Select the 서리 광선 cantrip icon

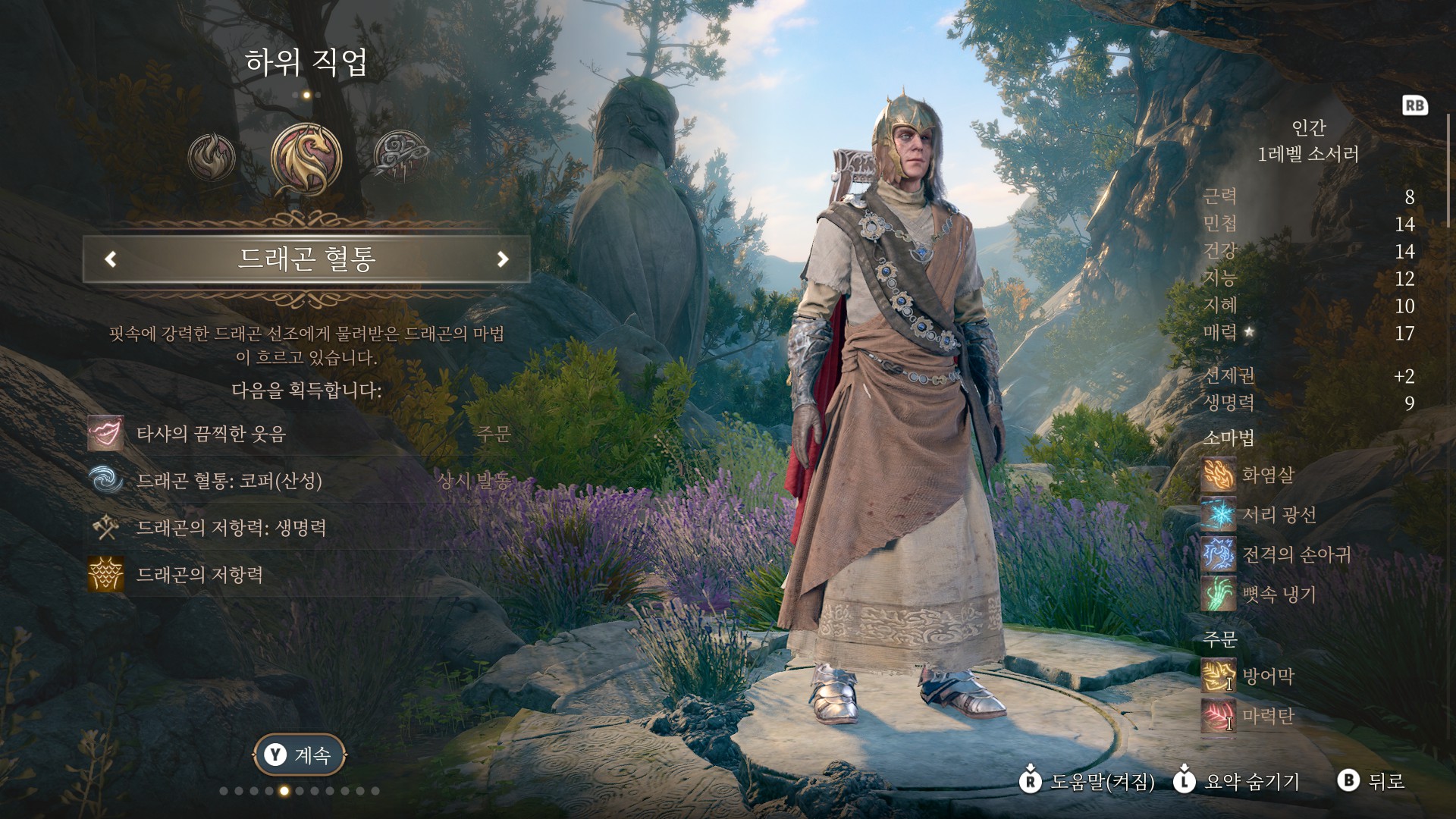(1218, 515)
